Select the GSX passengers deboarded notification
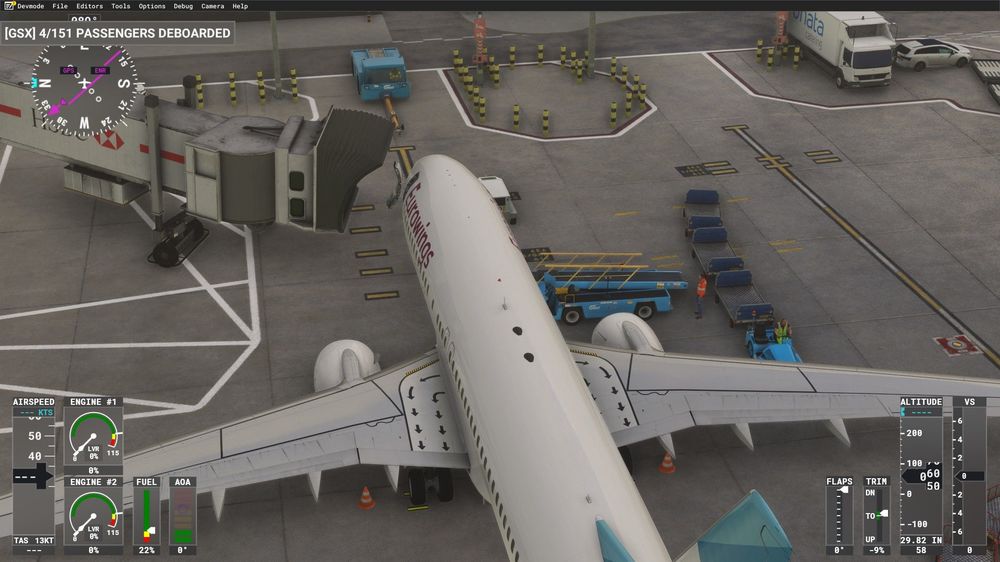 [x=118, y=33]
